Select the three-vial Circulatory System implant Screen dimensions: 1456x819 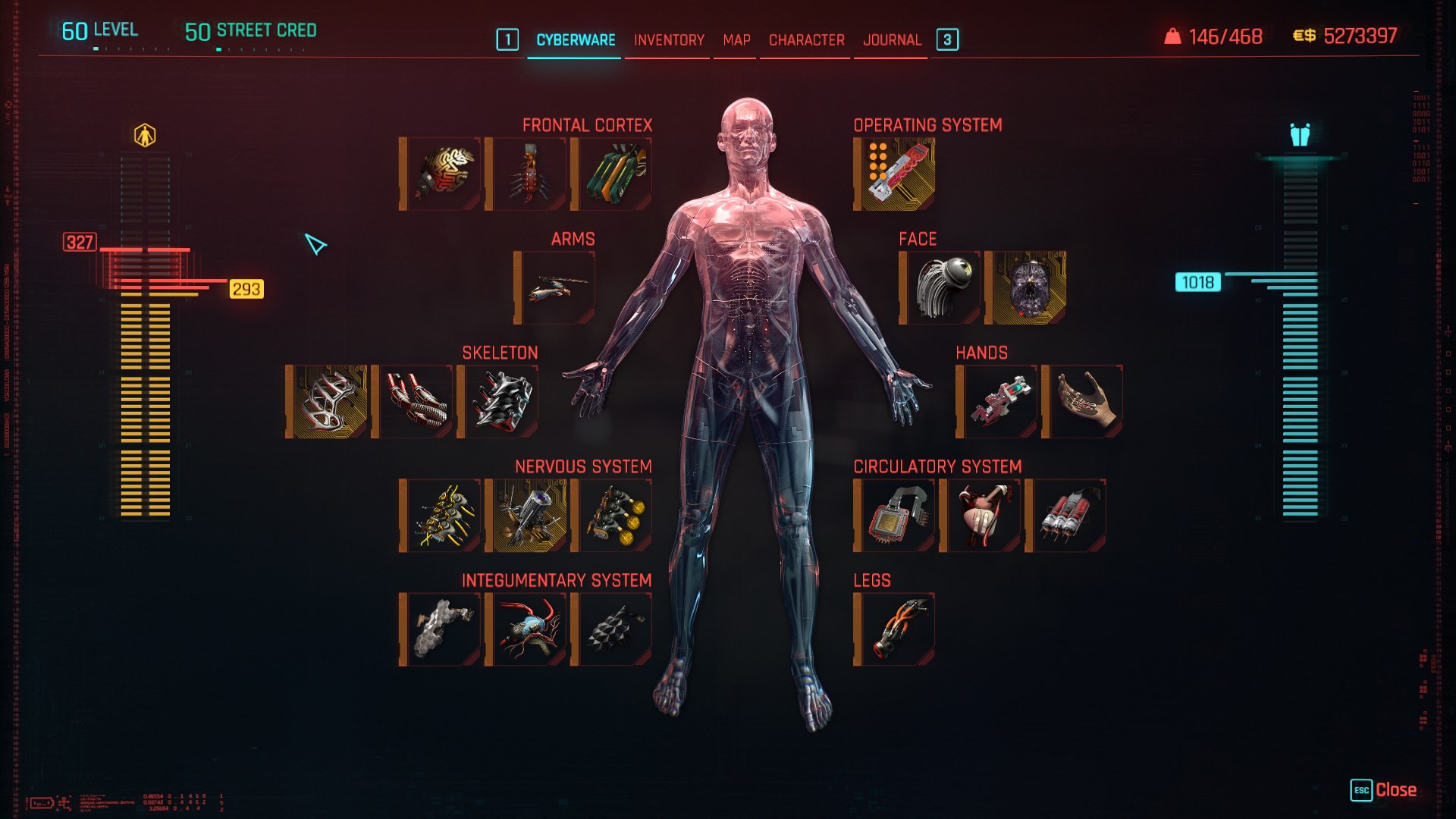click(x=1068, y=516)
